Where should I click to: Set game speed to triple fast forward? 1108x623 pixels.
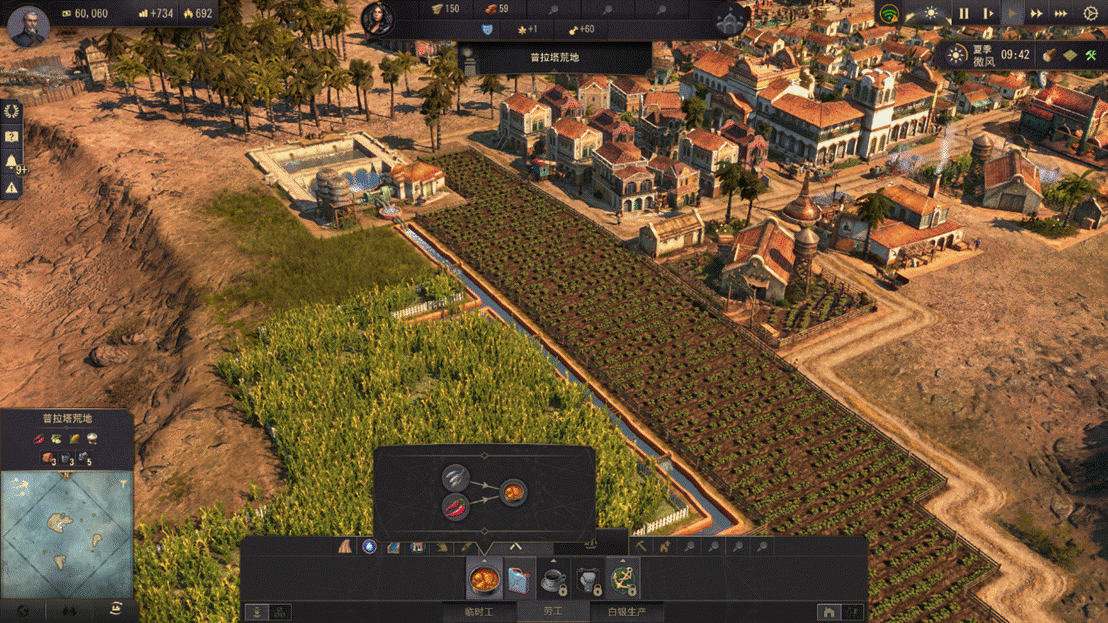(1060, 14)
